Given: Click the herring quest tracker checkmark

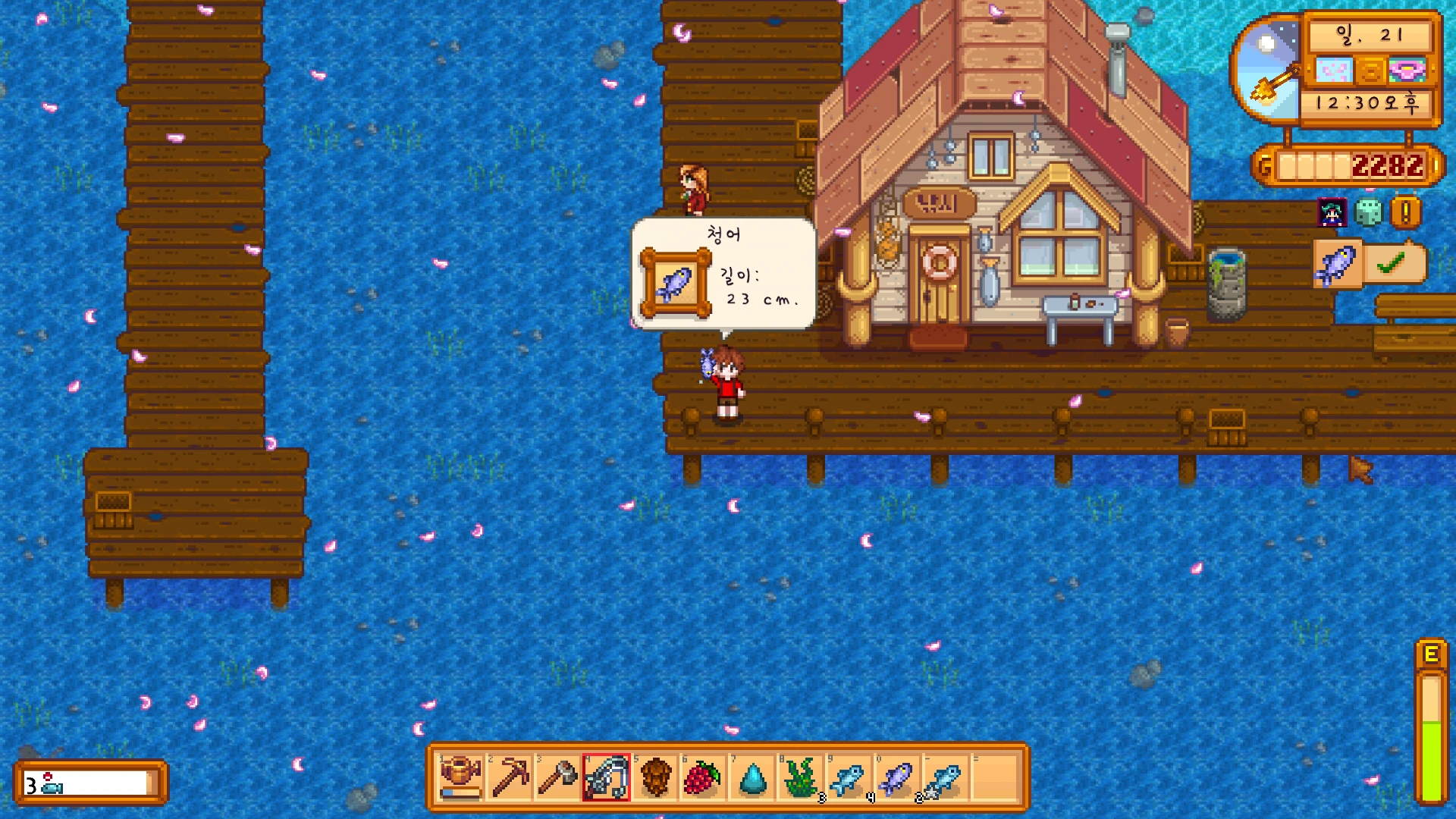Looking at the screenshot, I should (x=1391, y=264).
